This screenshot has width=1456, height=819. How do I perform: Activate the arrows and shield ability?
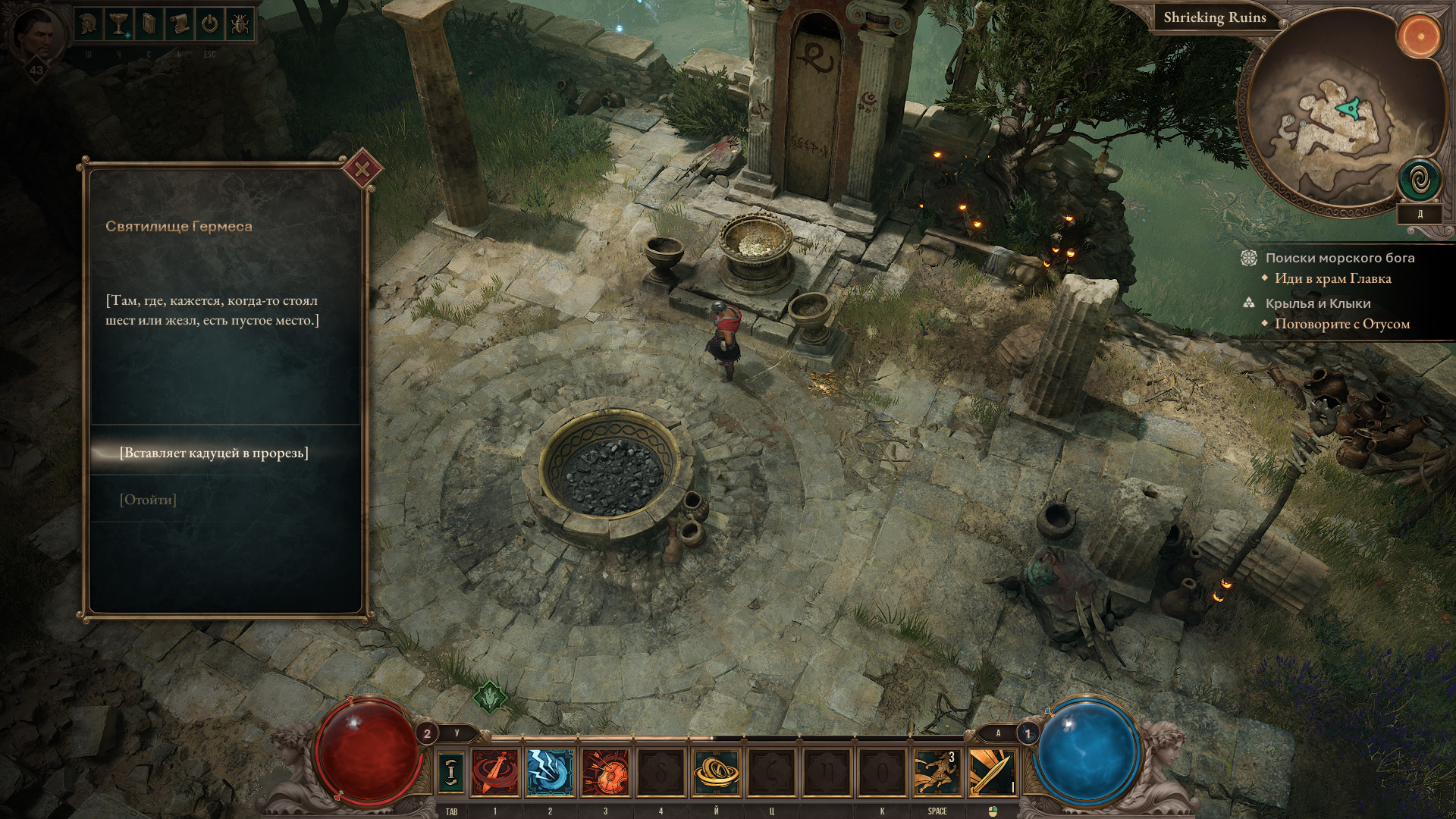(x=605, y=771)
